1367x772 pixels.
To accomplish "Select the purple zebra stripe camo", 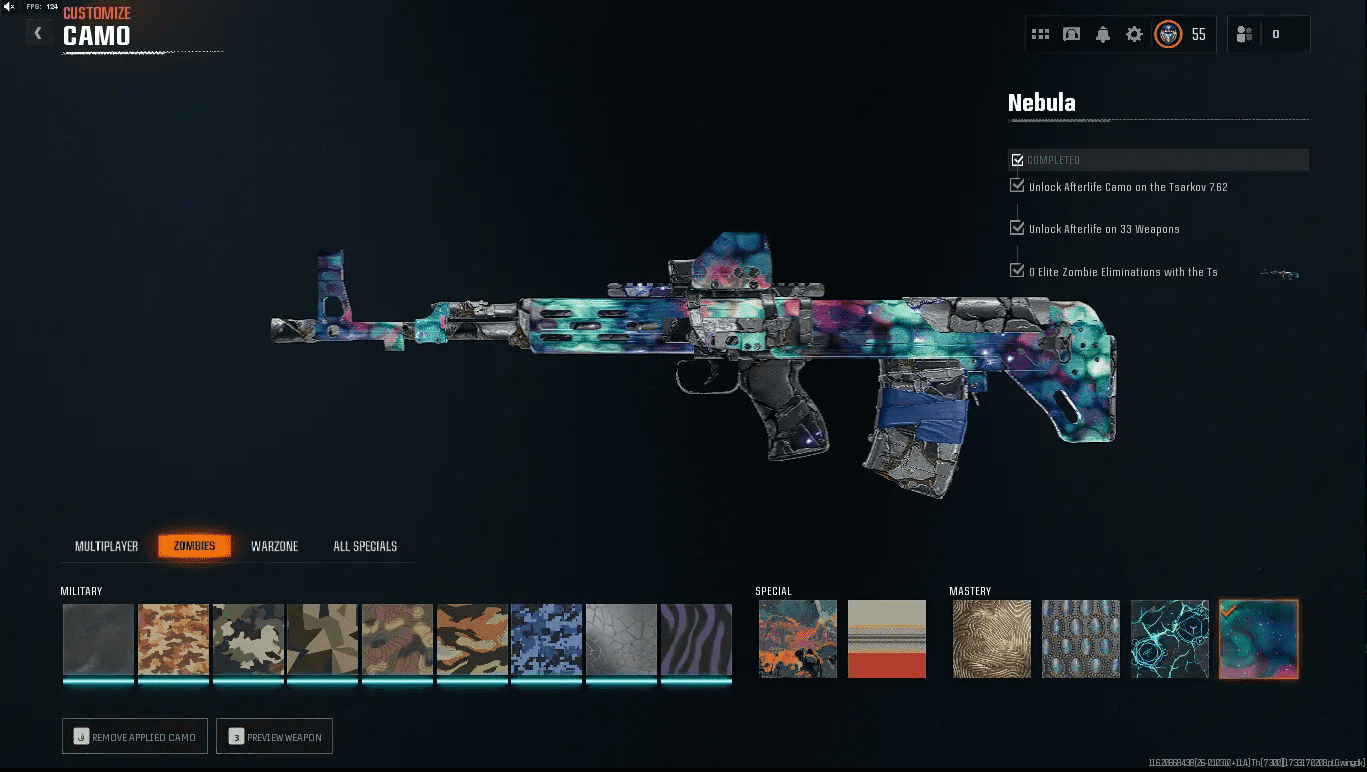I will coord(696,640).
